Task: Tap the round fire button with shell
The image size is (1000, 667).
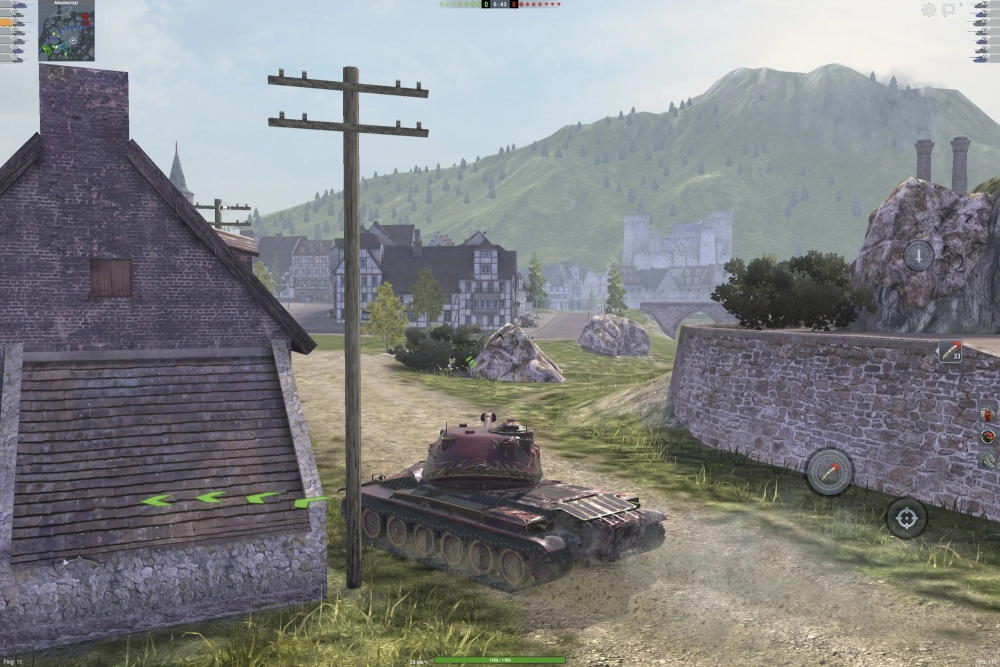Action: click(x=829, y=471)
